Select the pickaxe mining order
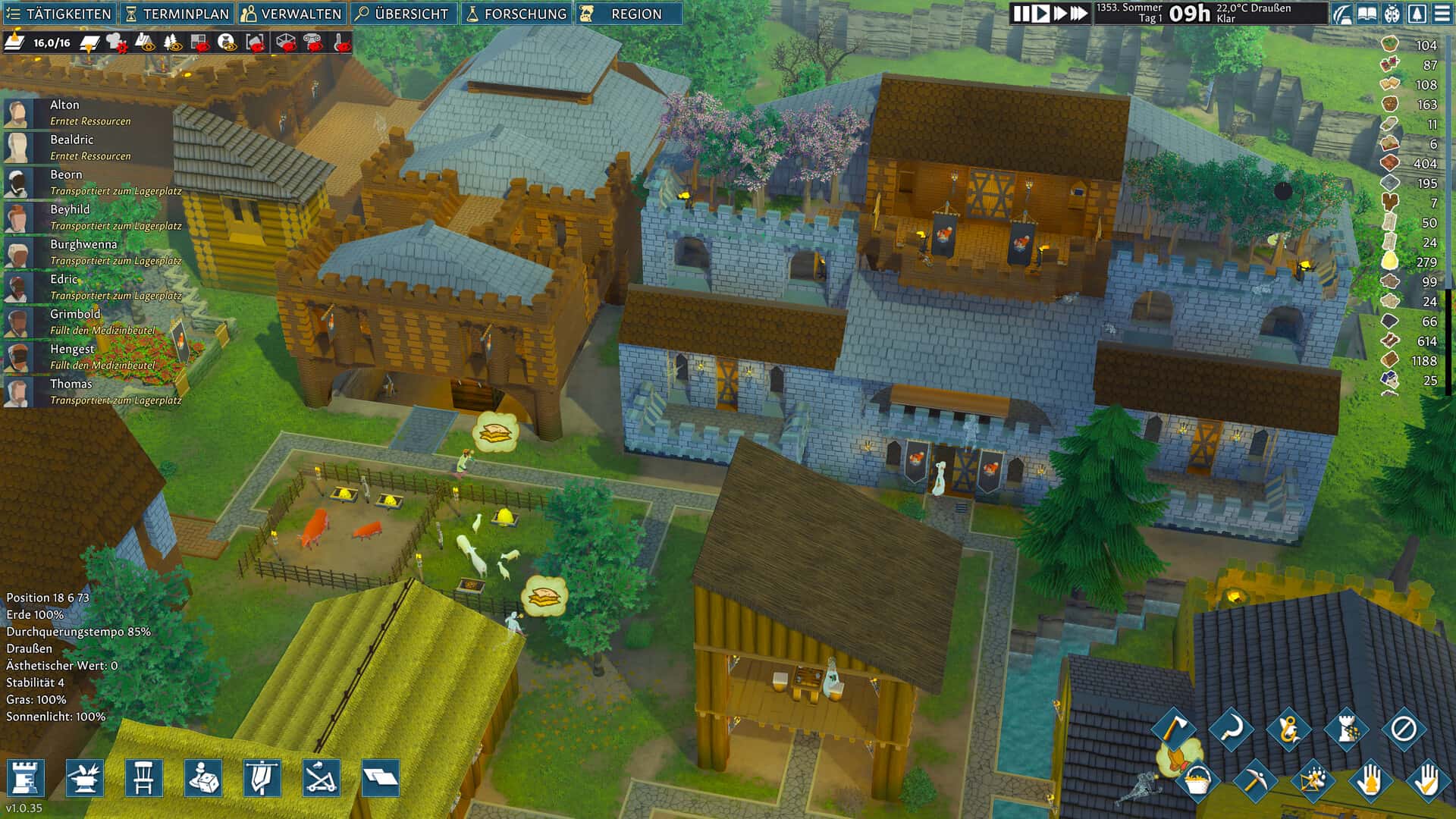Screen dimensions: 1456x819 point(1254,780)
